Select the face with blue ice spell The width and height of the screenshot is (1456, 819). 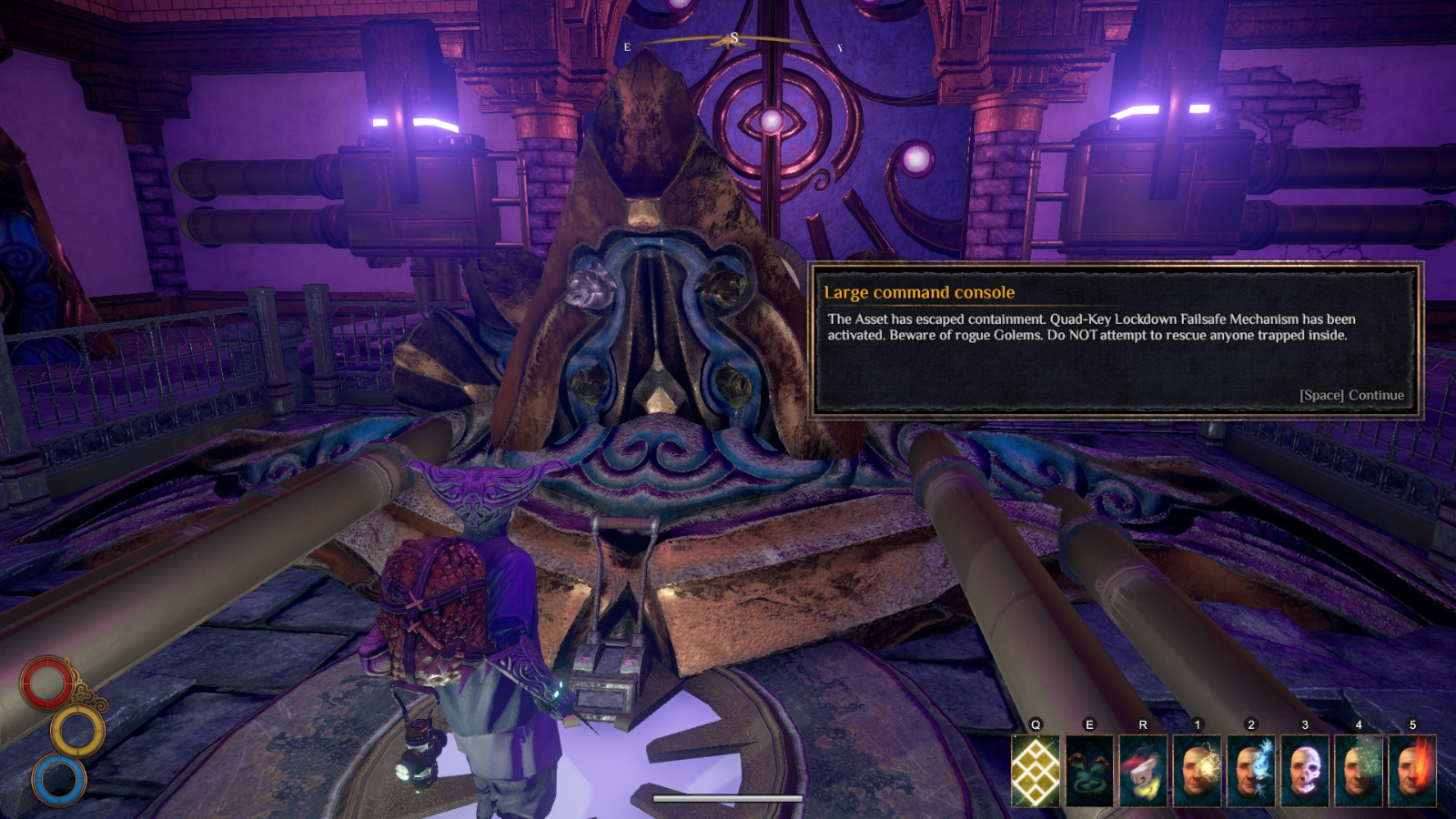(1250, 772)
